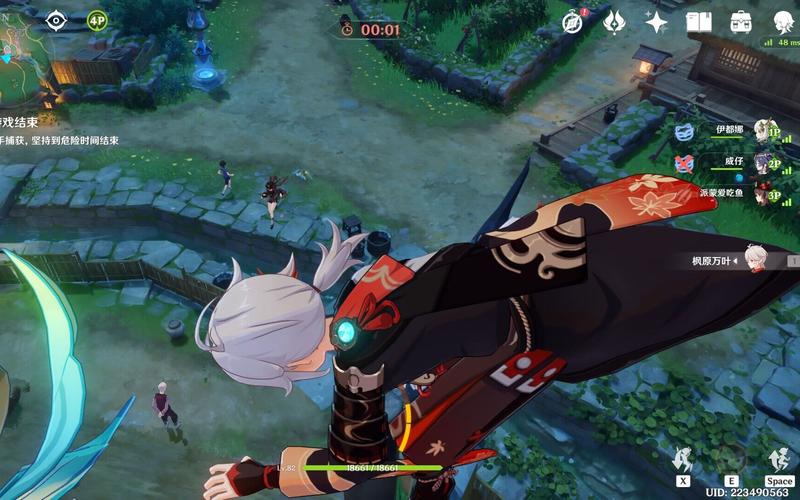Image resolution: width=800 pixels, height=500 pixels.
Task: Activate the elemental skill labeled E
Action: [x=732, y=460]
